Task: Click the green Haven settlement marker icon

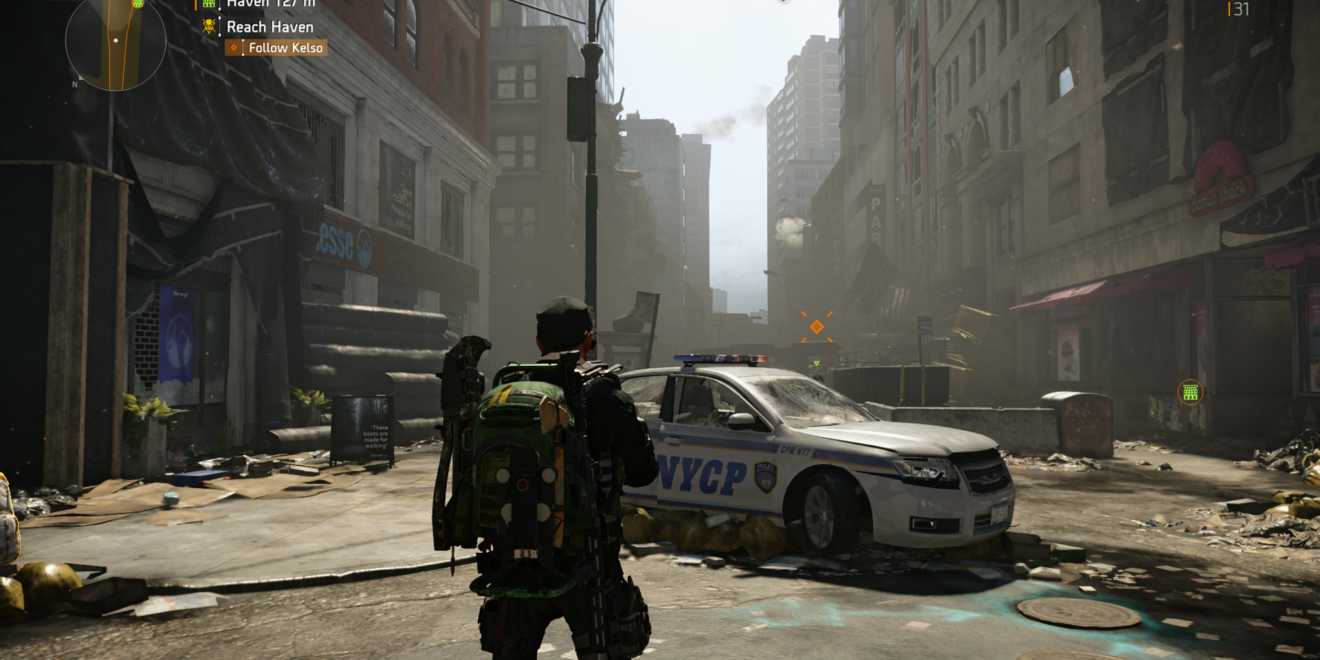Action: (1189, 392)
